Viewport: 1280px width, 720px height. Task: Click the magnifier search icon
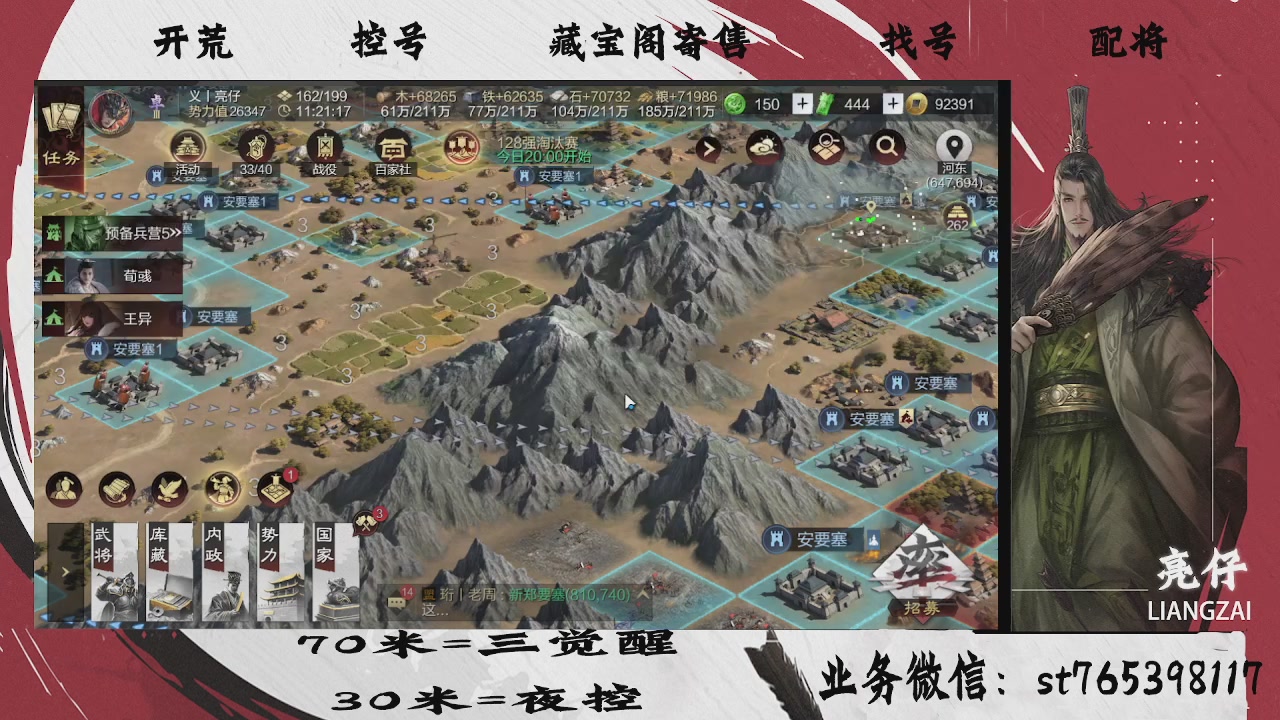(888, 146)
